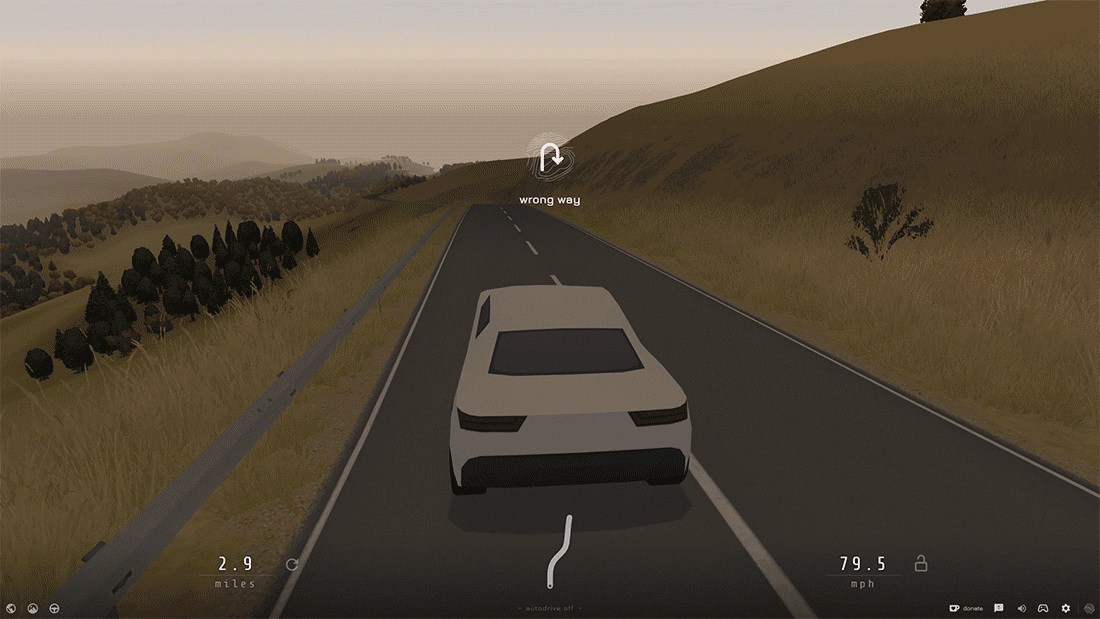Open the gamepad controls menu
The height and width of the screenshot is (619, 1100).
click(1042, 608)
